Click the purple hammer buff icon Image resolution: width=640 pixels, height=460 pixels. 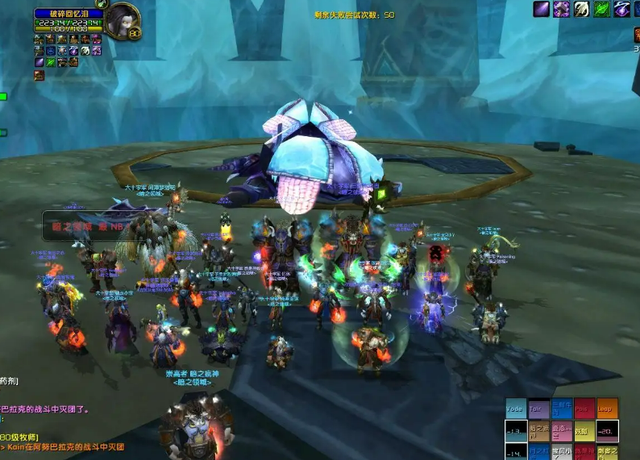click(x=563, y=9)
